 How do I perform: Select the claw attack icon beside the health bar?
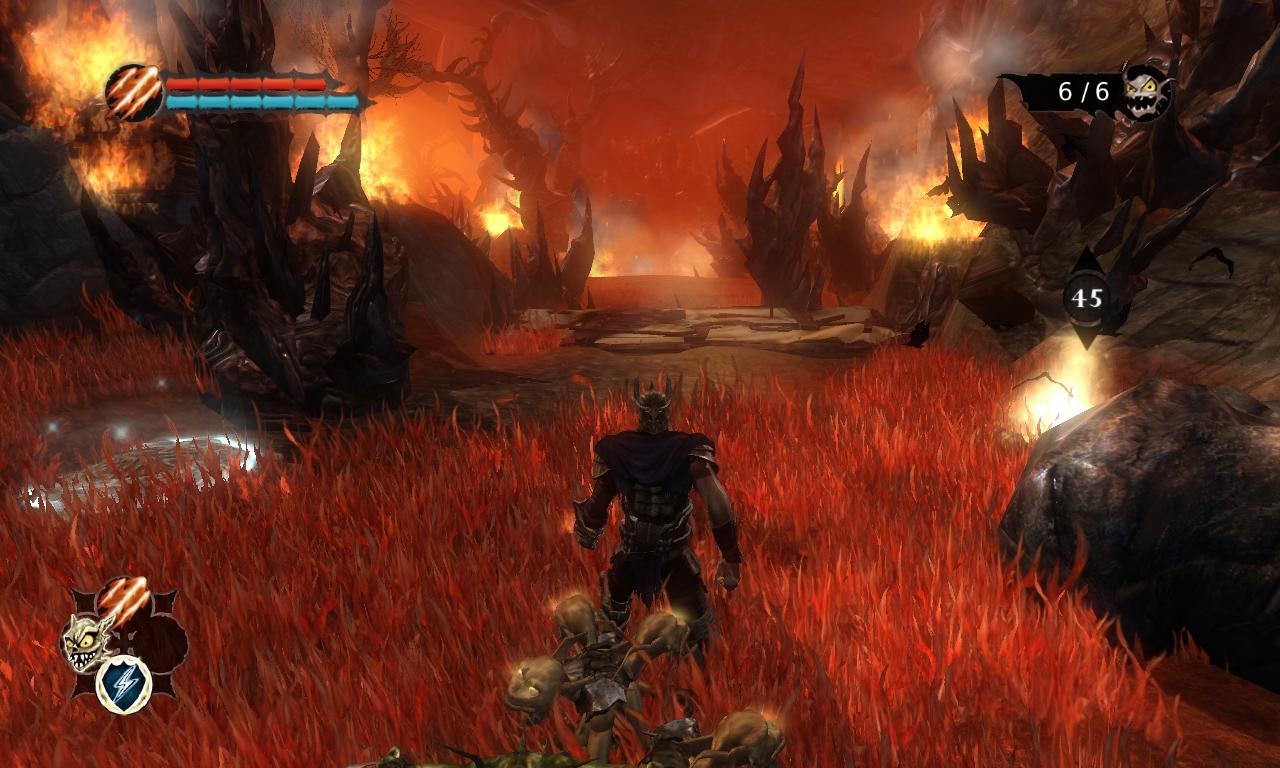pos(133,91)
